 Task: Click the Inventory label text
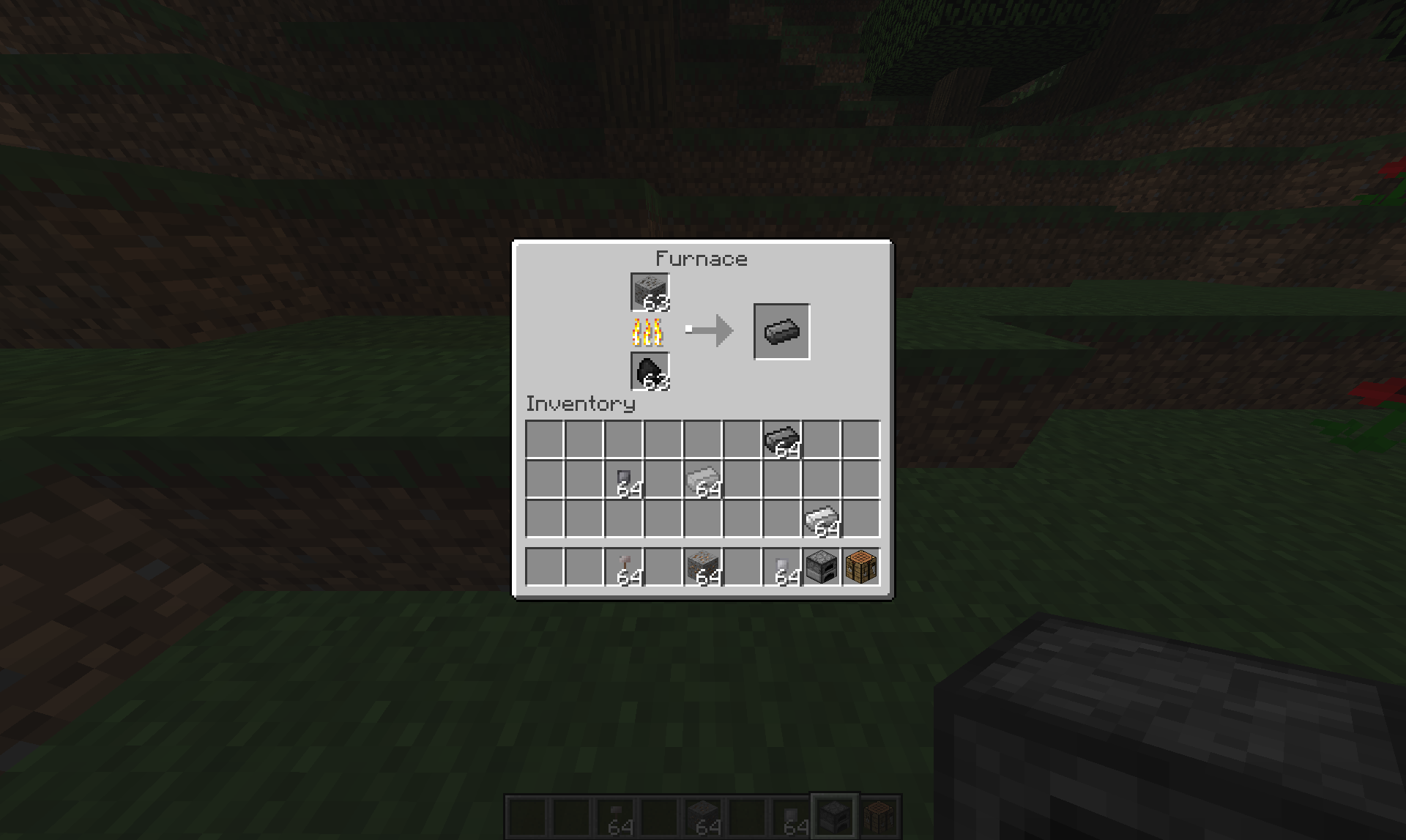tap(581, 404)
